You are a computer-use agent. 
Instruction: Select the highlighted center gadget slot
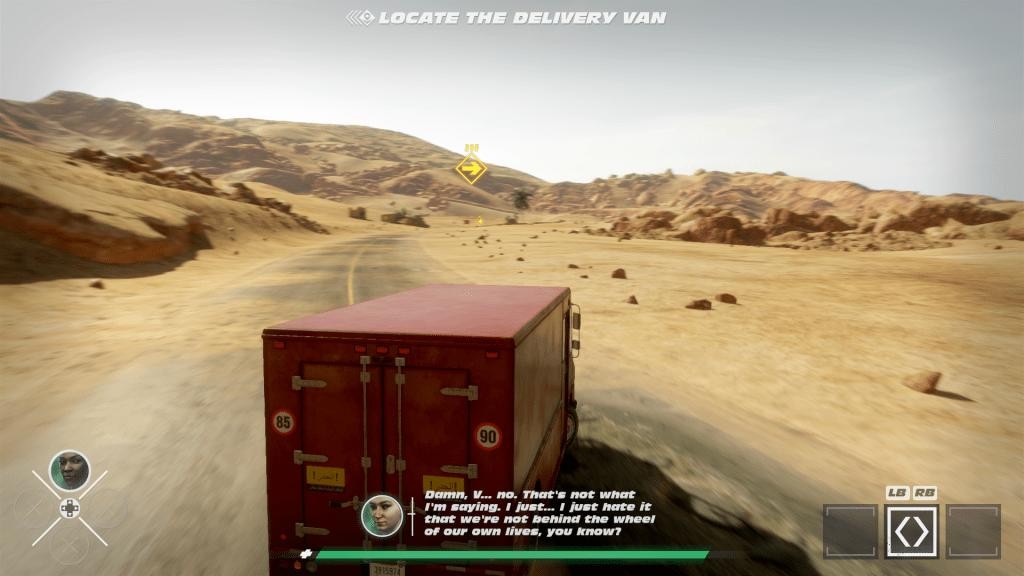pyautogui.click(x=911, y=531)
